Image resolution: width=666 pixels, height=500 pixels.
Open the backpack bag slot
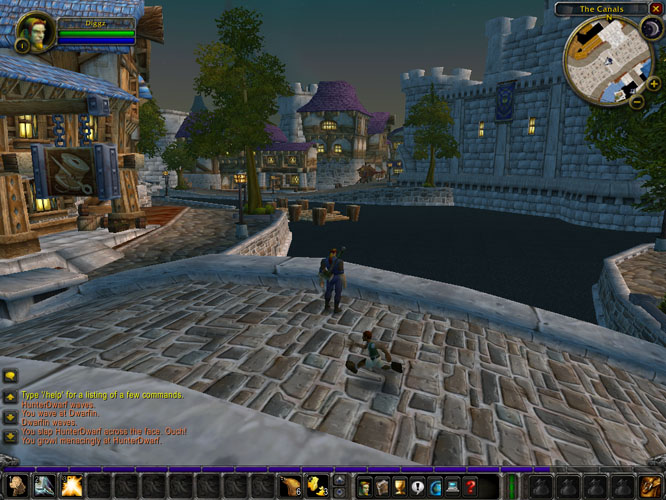(647, 486)
